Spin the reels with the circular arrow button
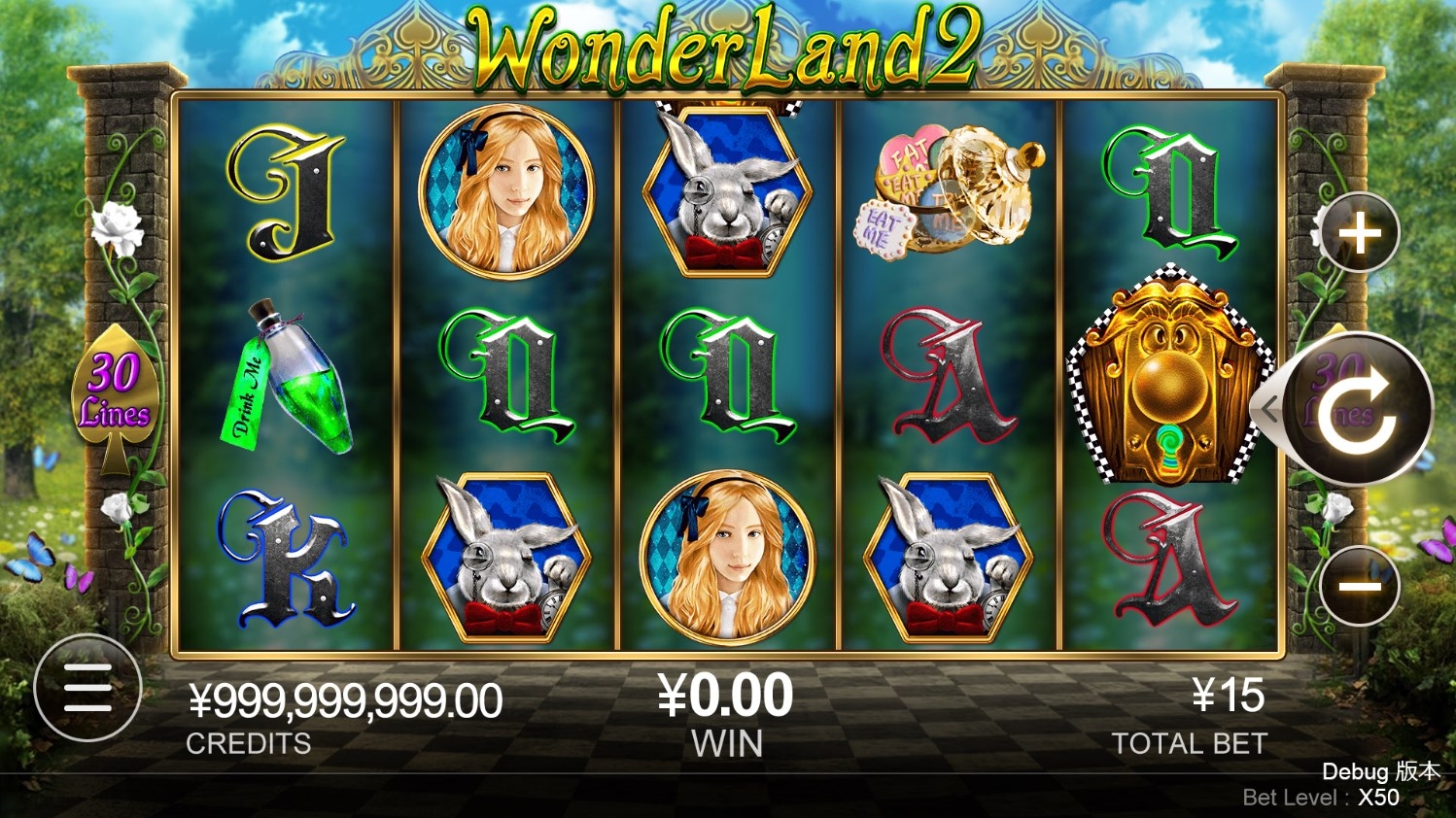This screenshot has height=818, width=1456. 1359,409
